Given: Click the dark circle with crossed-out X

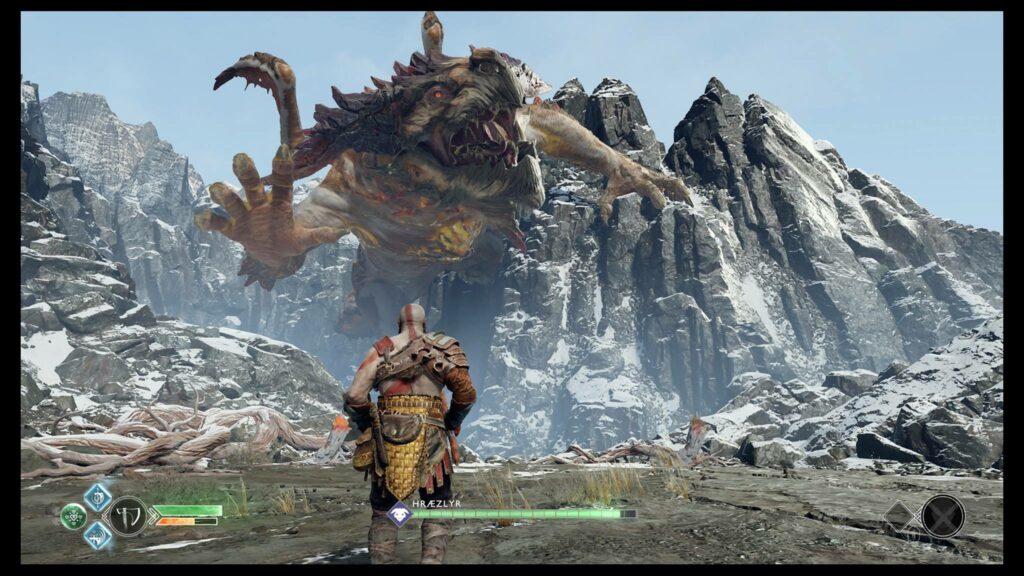Looking at the screenshot, I should (x=943, y=516).
